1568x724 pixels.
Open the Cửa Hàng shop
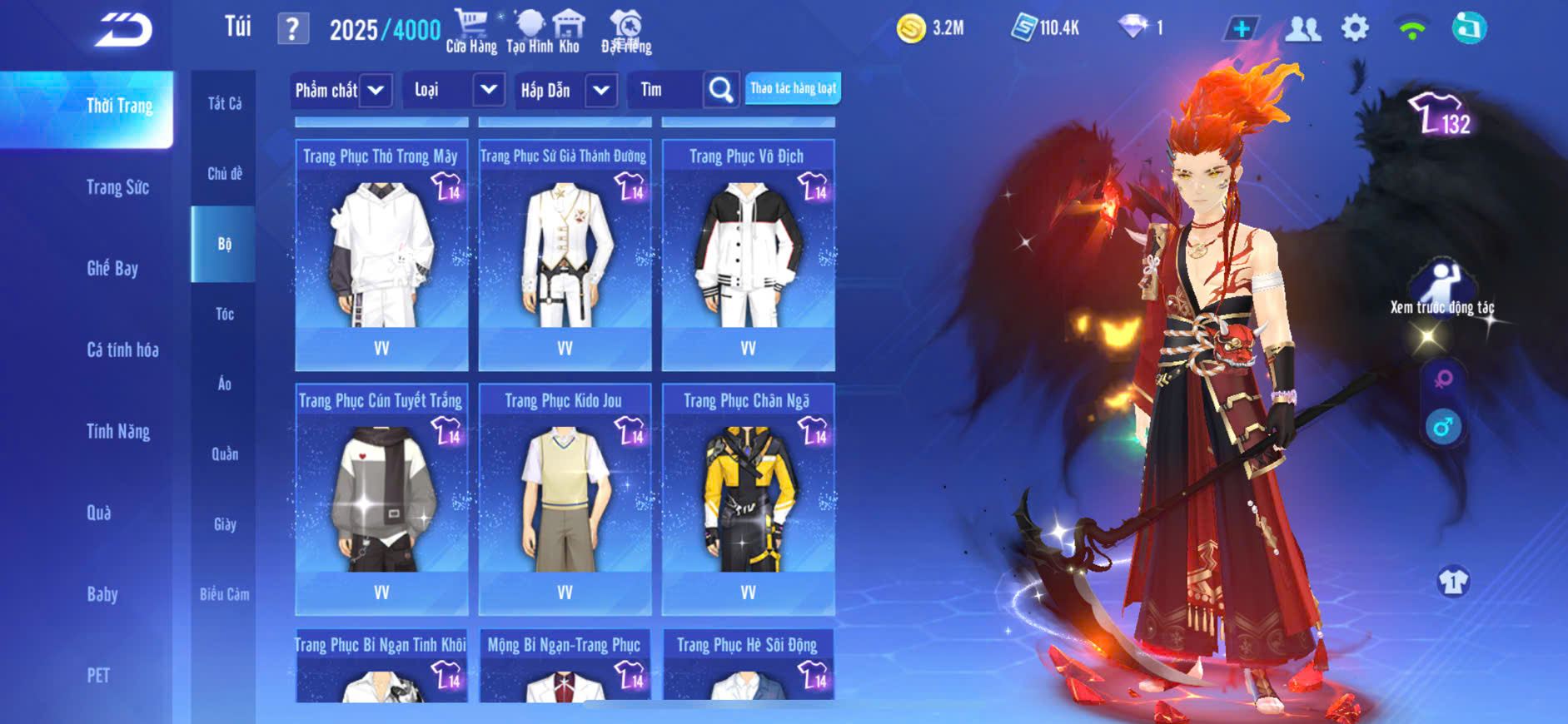pos(471,32)
